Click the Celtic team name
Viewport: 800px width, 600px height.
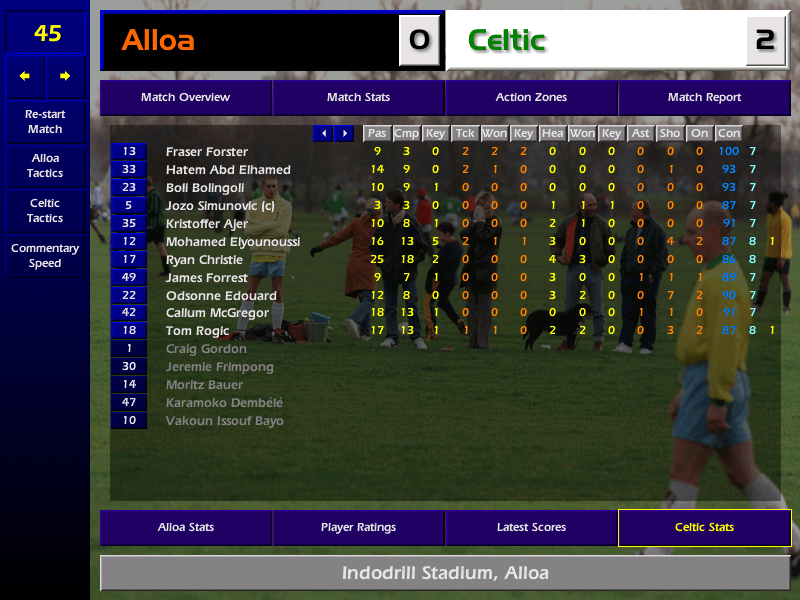pos(506,41)
